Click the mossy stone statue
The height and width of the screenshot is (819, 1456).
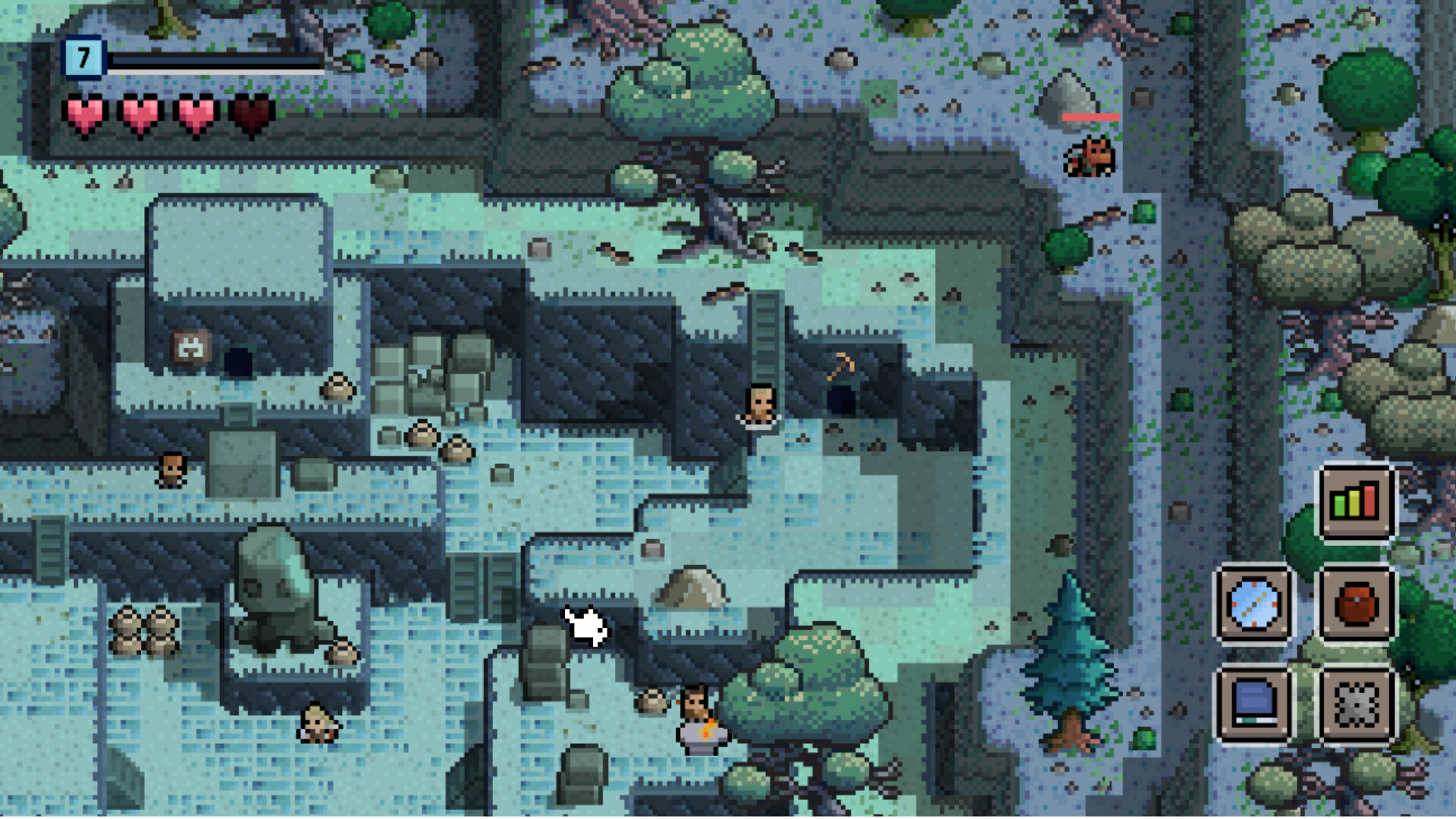[x=275, y=584]
